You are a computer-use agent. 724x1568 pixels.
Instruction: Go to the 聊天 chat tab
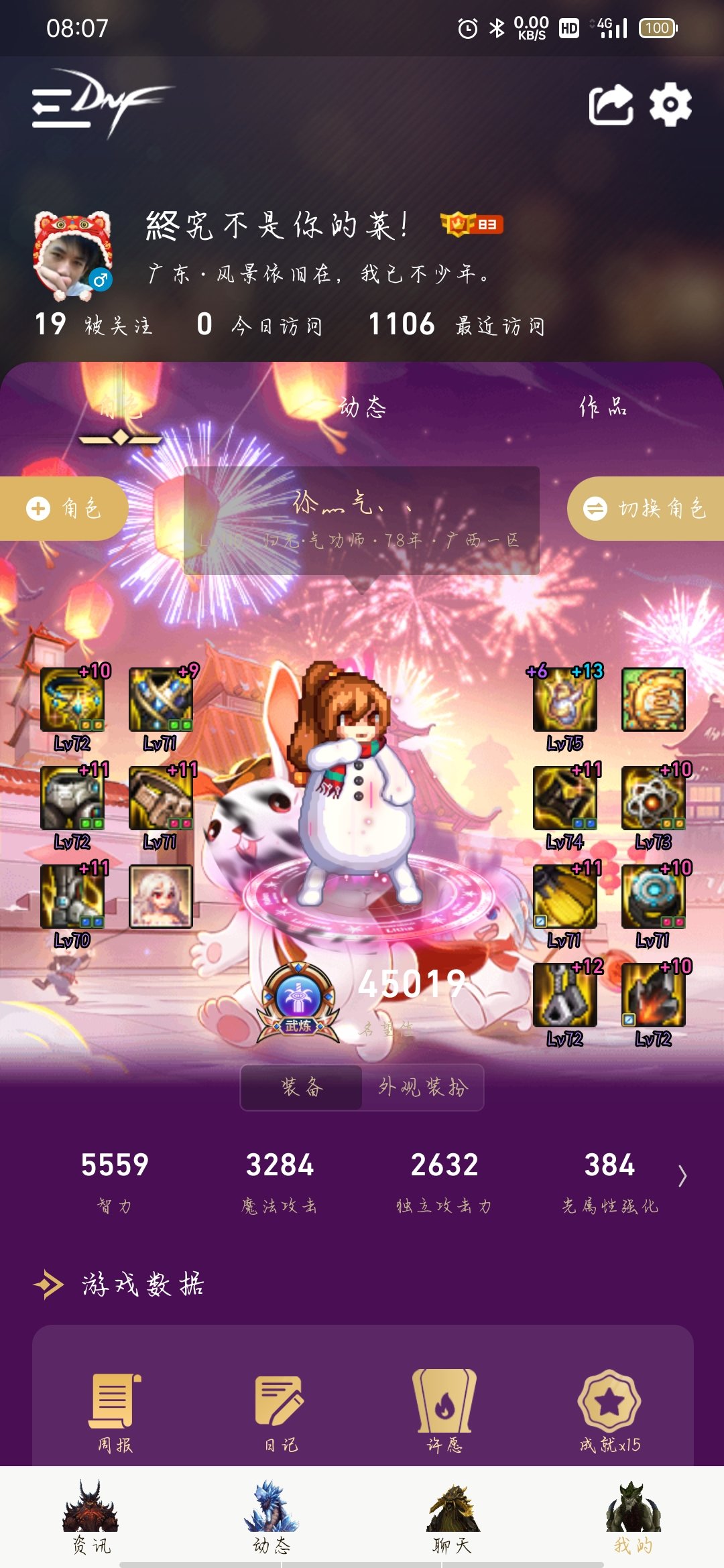pyautogui.click(x=452, y=1517)
